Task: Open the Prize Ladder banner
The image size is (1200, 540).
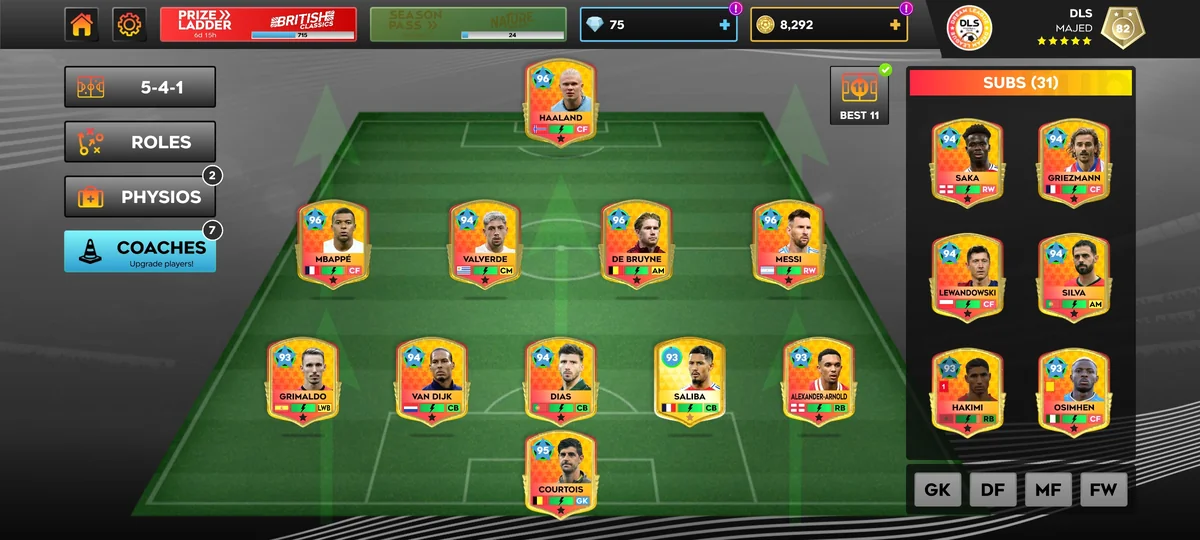Action: [x=258, y=25]
